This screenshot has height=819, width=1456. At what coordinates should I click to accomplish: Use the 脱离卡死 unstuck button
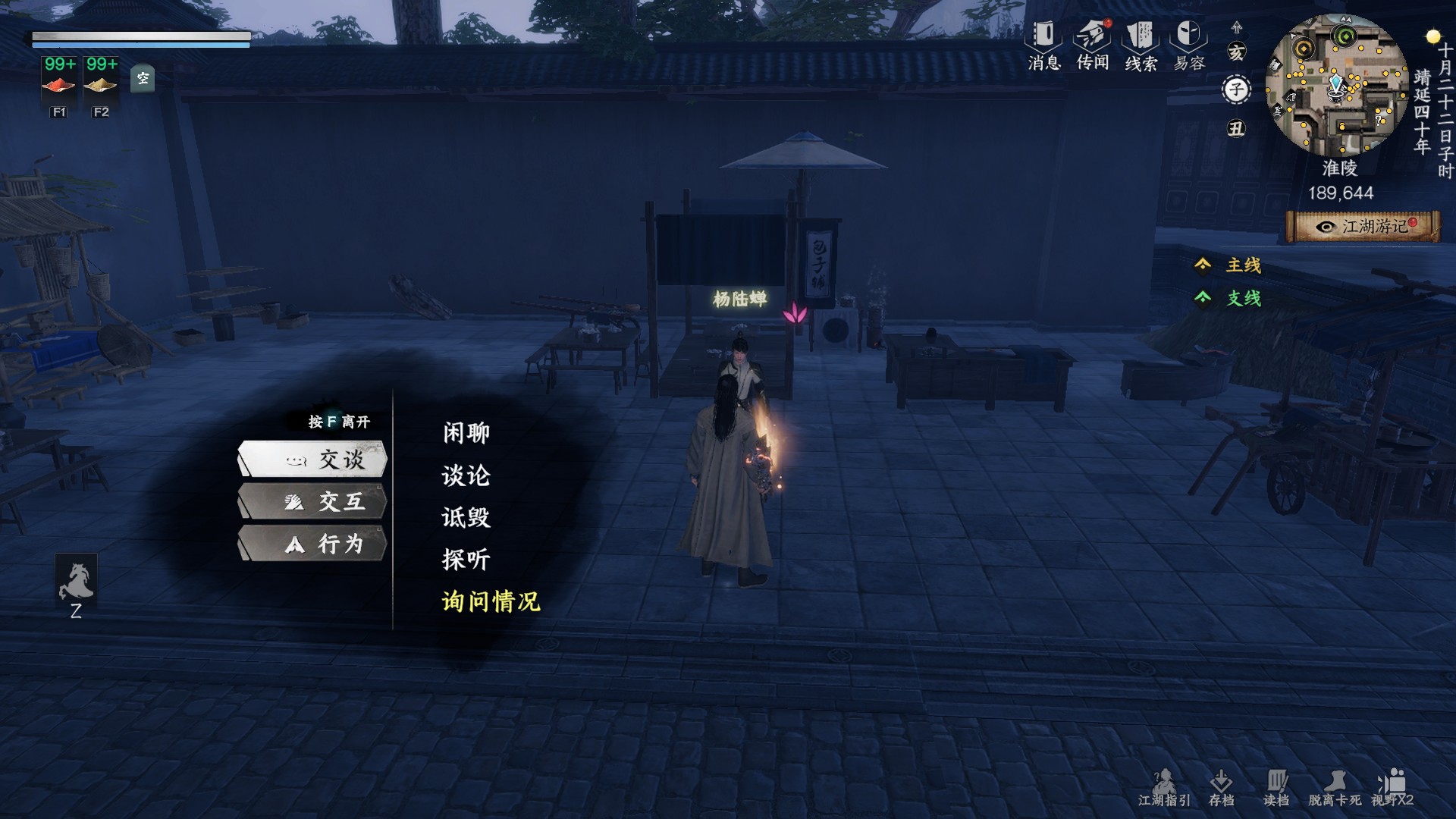(x=1335, y=787)
